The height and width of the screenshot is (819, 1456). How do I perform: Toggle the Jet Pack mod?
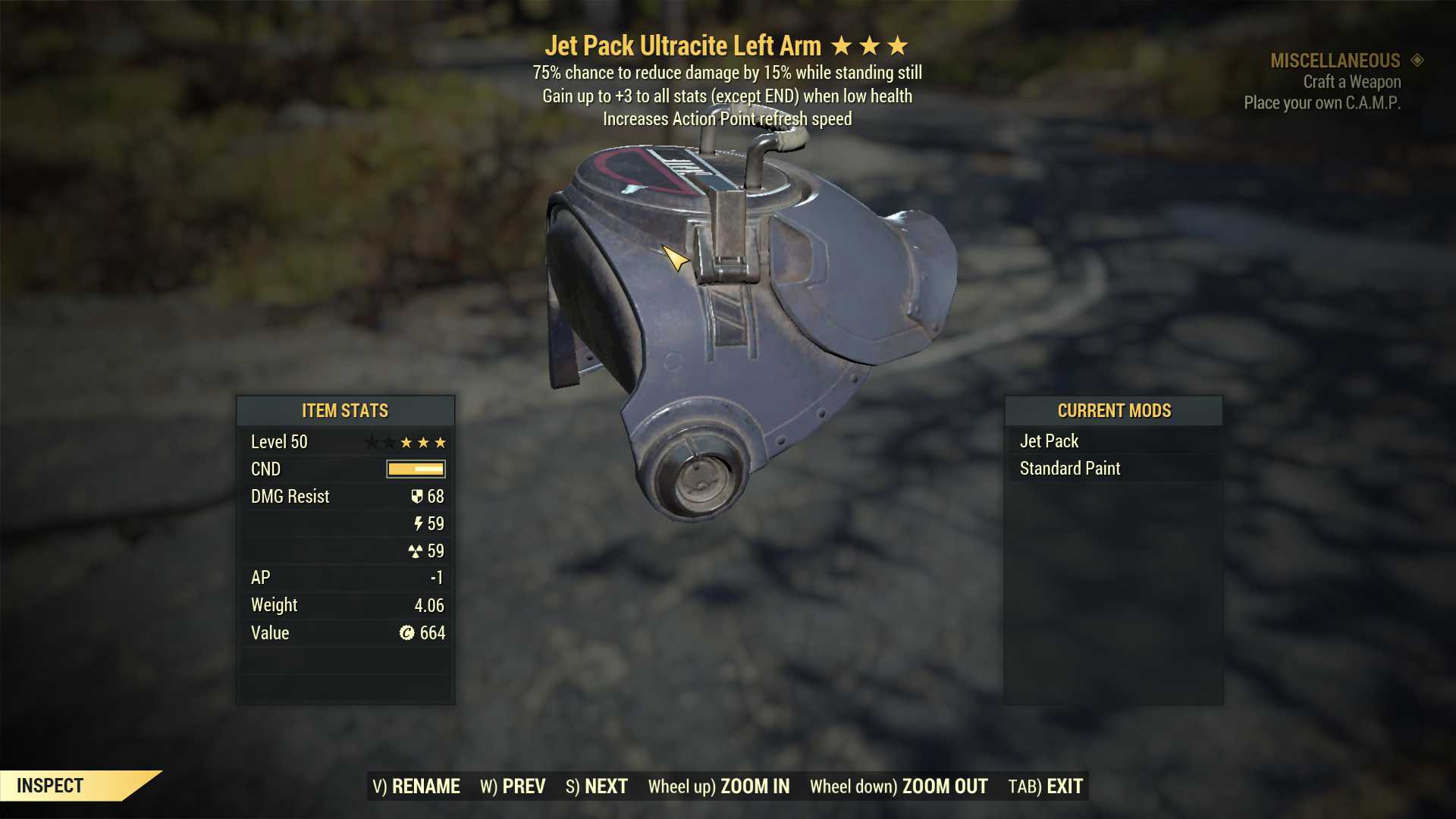(1049, 440)
